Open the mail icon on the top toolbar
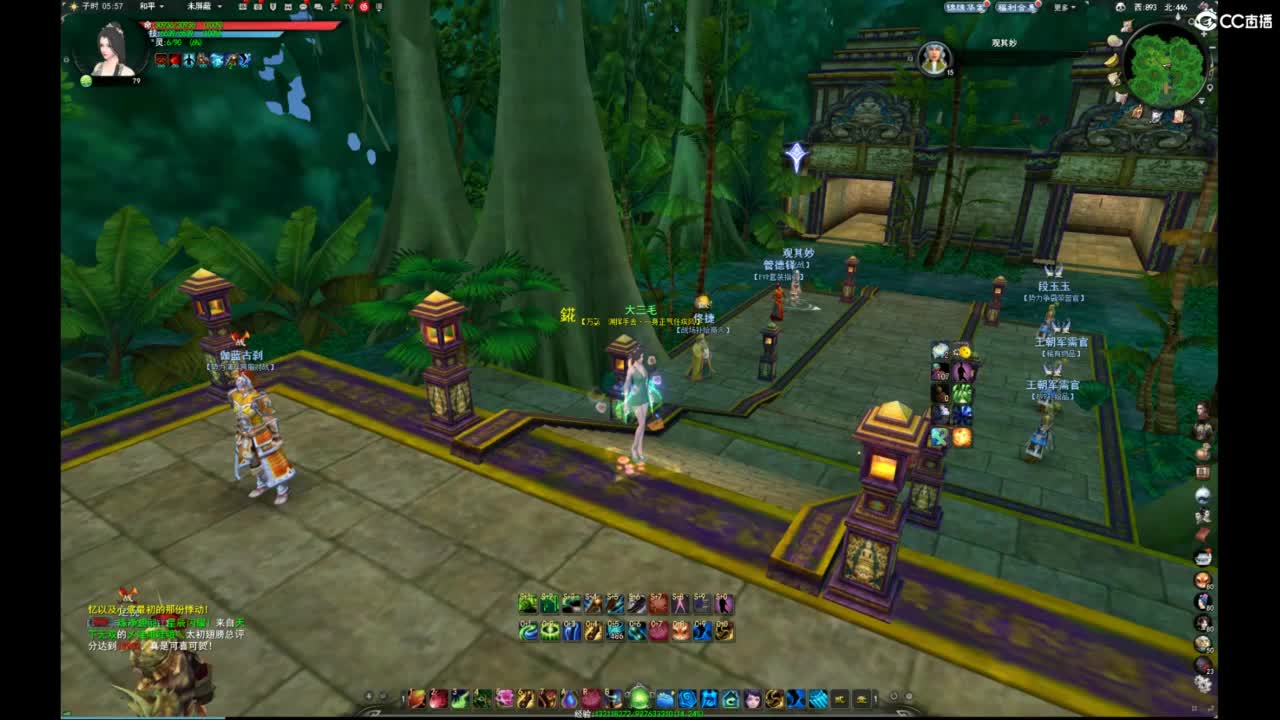This screenshot has height=720, width=1280. (287, 7)
